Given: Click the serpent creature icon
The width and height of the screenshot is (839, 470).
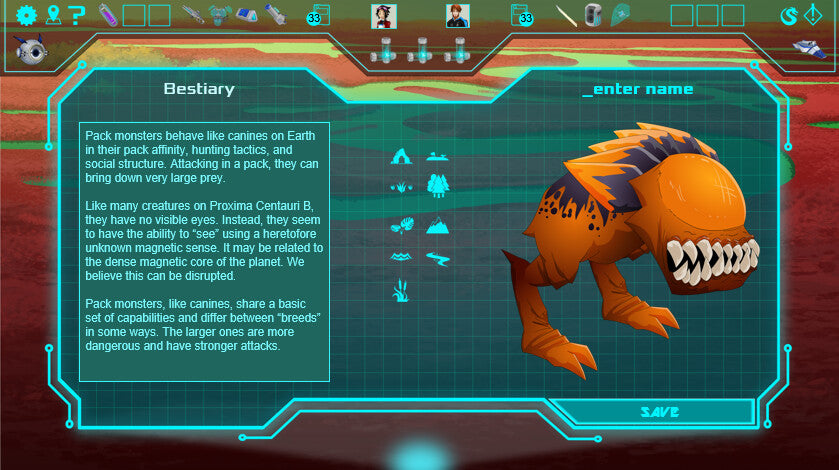Looking at the screenshot, I should [789, 15].
